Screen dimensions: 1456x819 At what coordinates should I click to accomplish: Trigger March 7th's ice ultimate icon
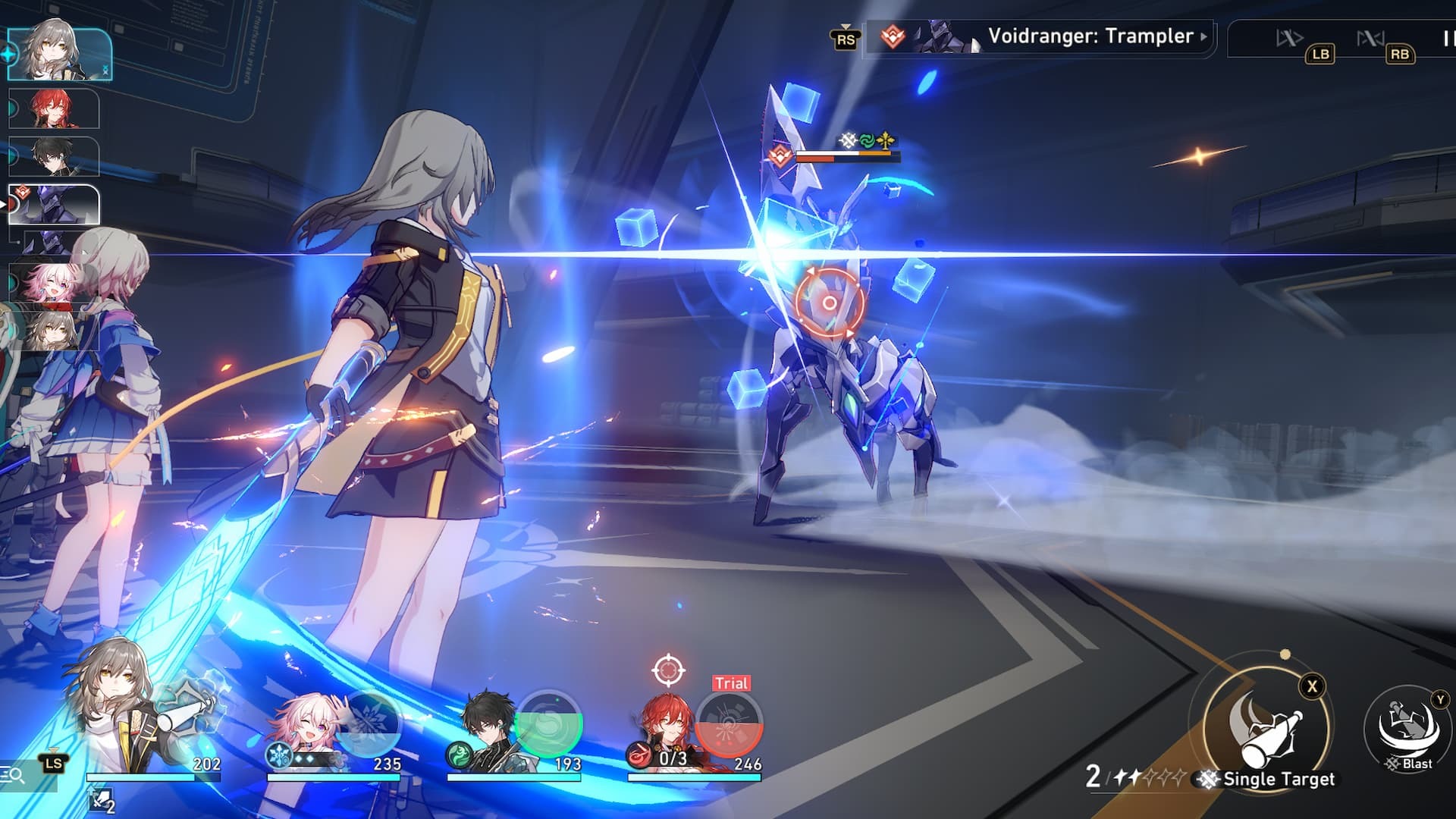coord(369,723)
